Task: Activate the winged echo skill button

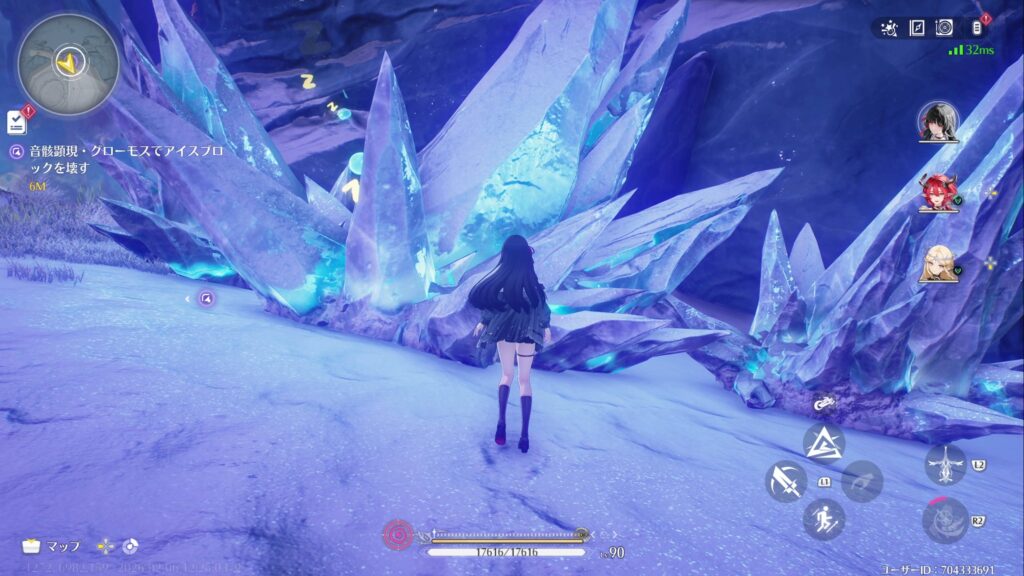Action: click(945, 465)
